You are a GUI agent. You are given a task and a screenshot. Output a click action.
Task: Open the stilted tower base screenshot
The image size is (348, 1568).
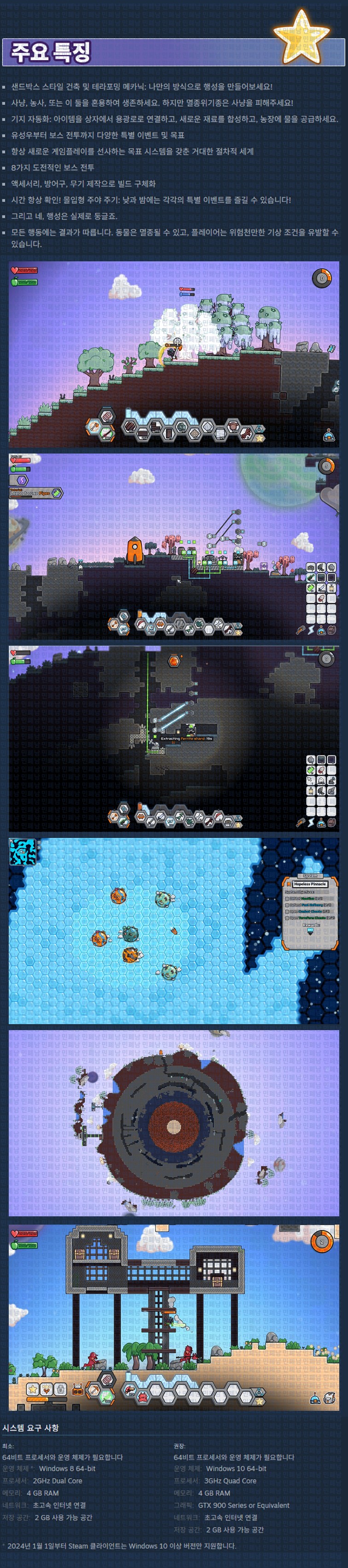[174, 1317]
